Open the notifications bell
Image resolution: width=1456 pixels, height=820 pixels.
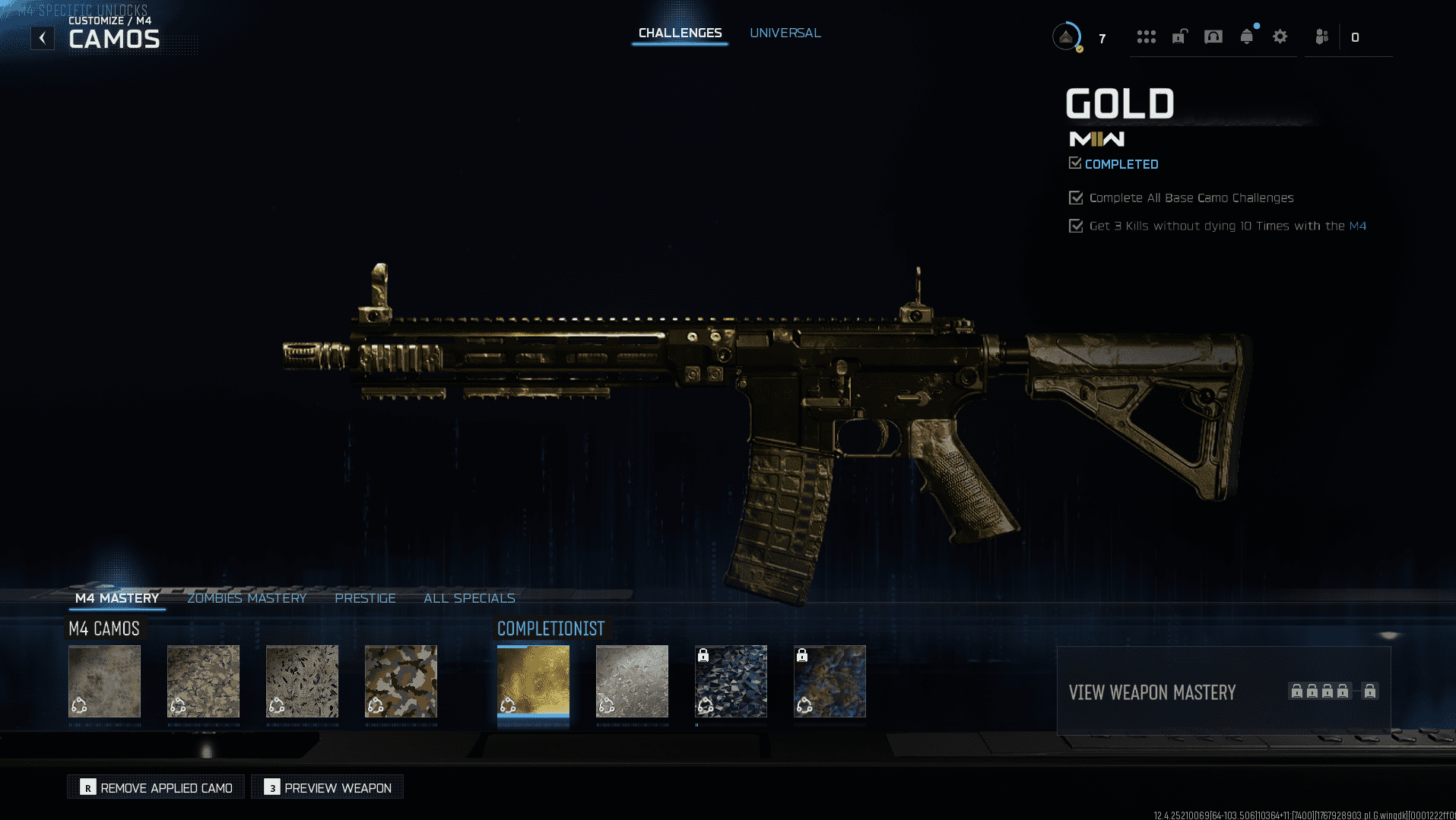click(1247, 36)
